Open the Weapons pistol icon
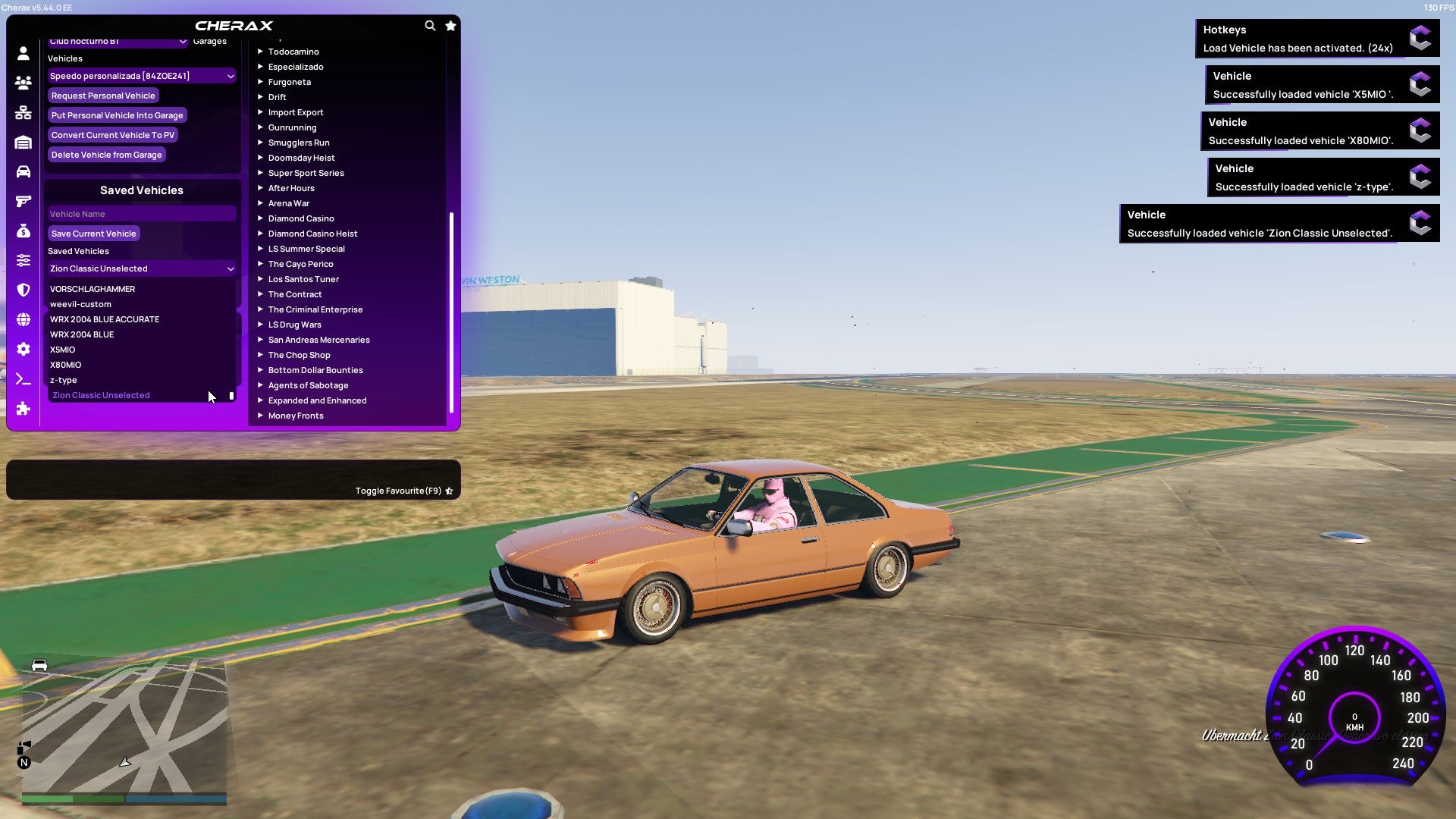This screenshot has height=819, width=1456. point(23,200)
